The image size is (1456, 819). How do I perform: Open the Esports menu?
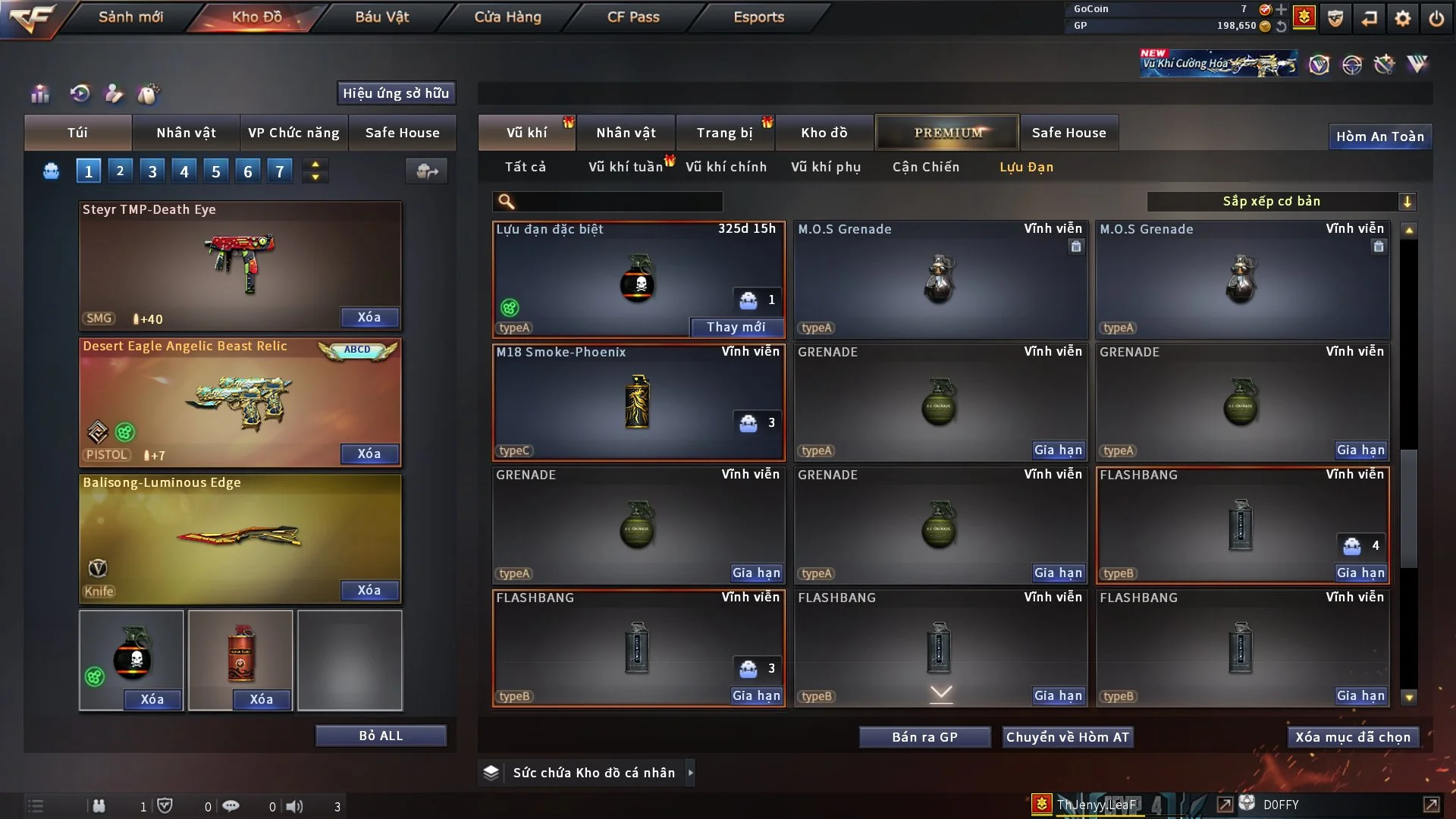[x=758, y=17]
